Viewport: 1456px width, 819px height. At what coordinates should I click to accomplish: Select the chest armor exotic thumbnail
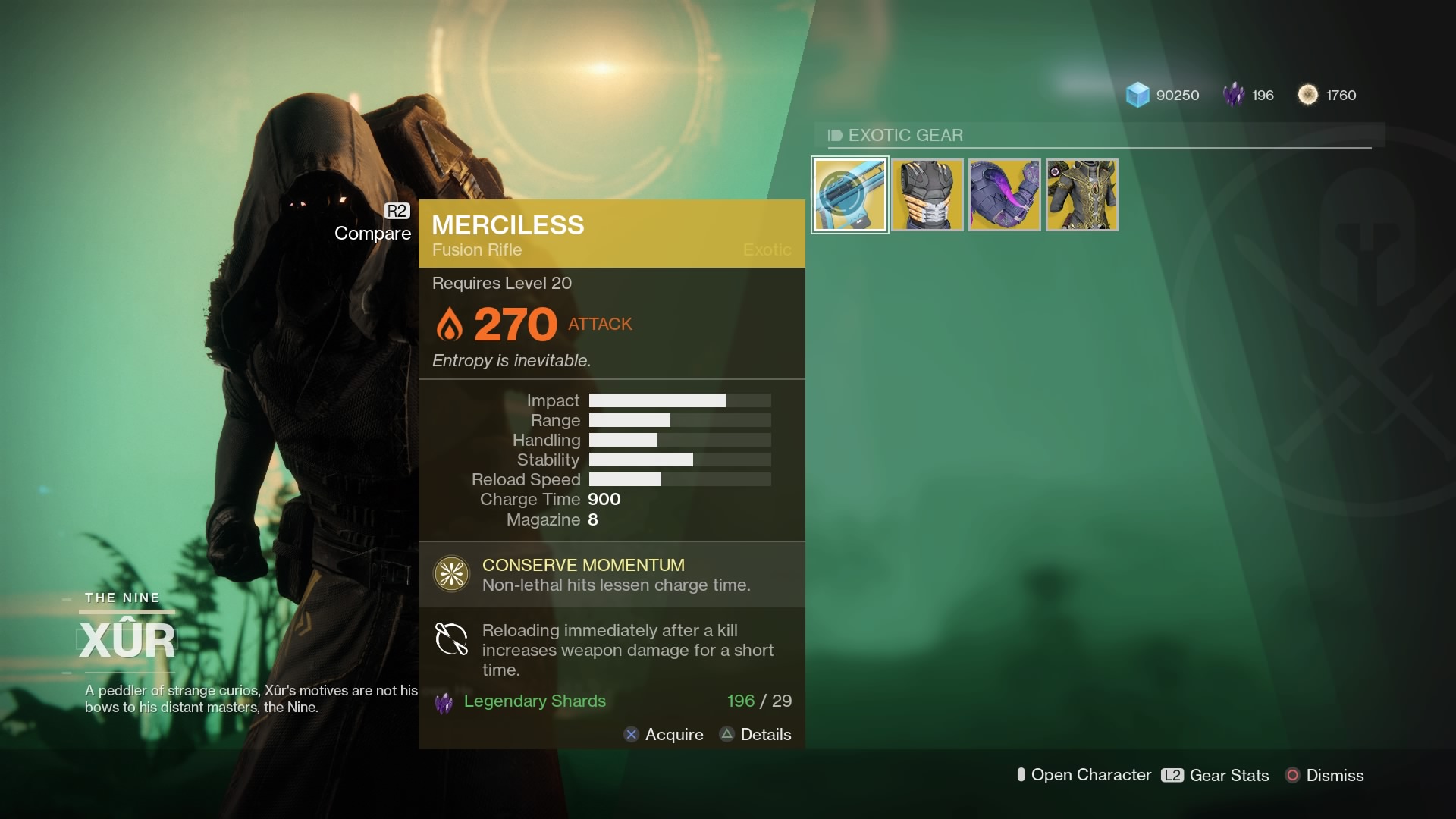click(927, 194)
